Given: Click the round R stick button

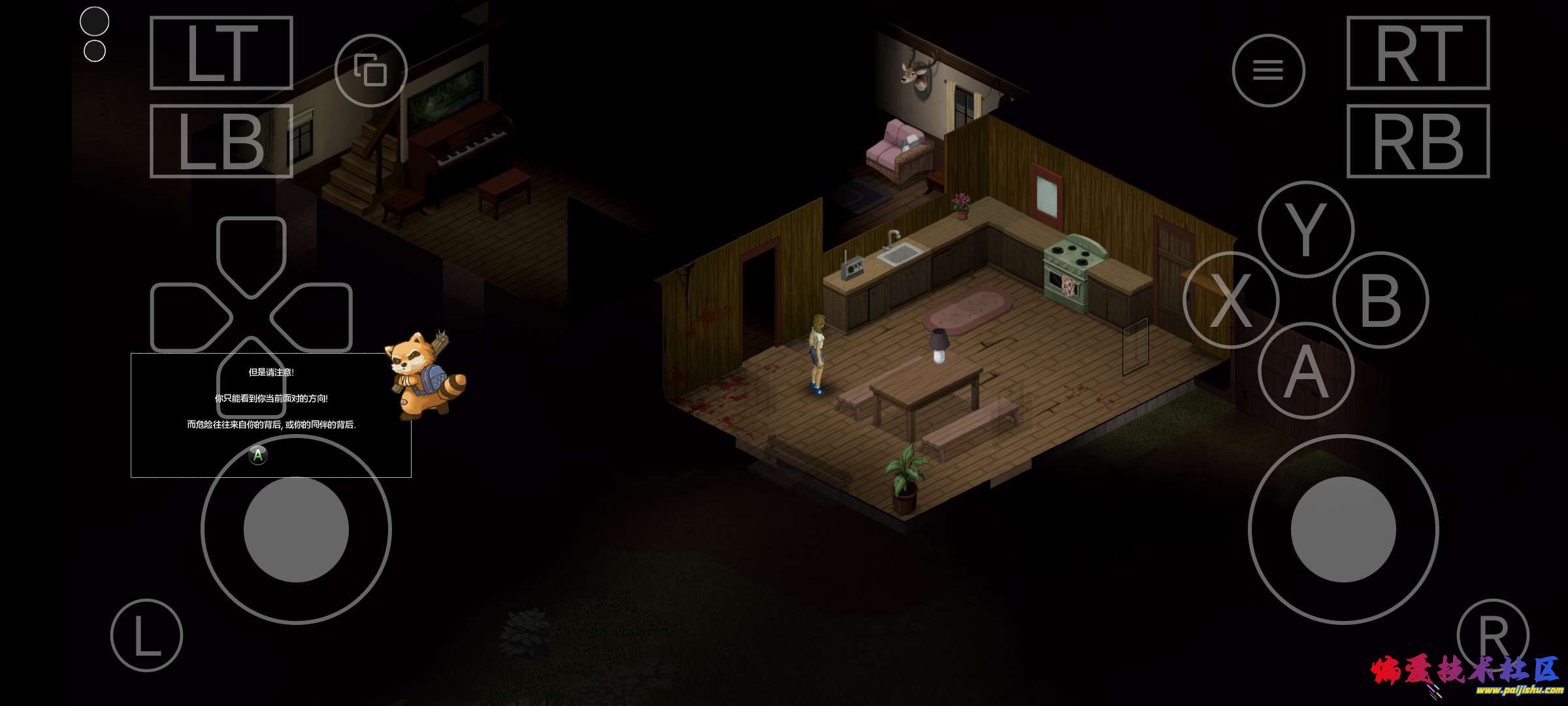Looking at the screenshot, I should pyautogui.click(x=1492, y=635).
